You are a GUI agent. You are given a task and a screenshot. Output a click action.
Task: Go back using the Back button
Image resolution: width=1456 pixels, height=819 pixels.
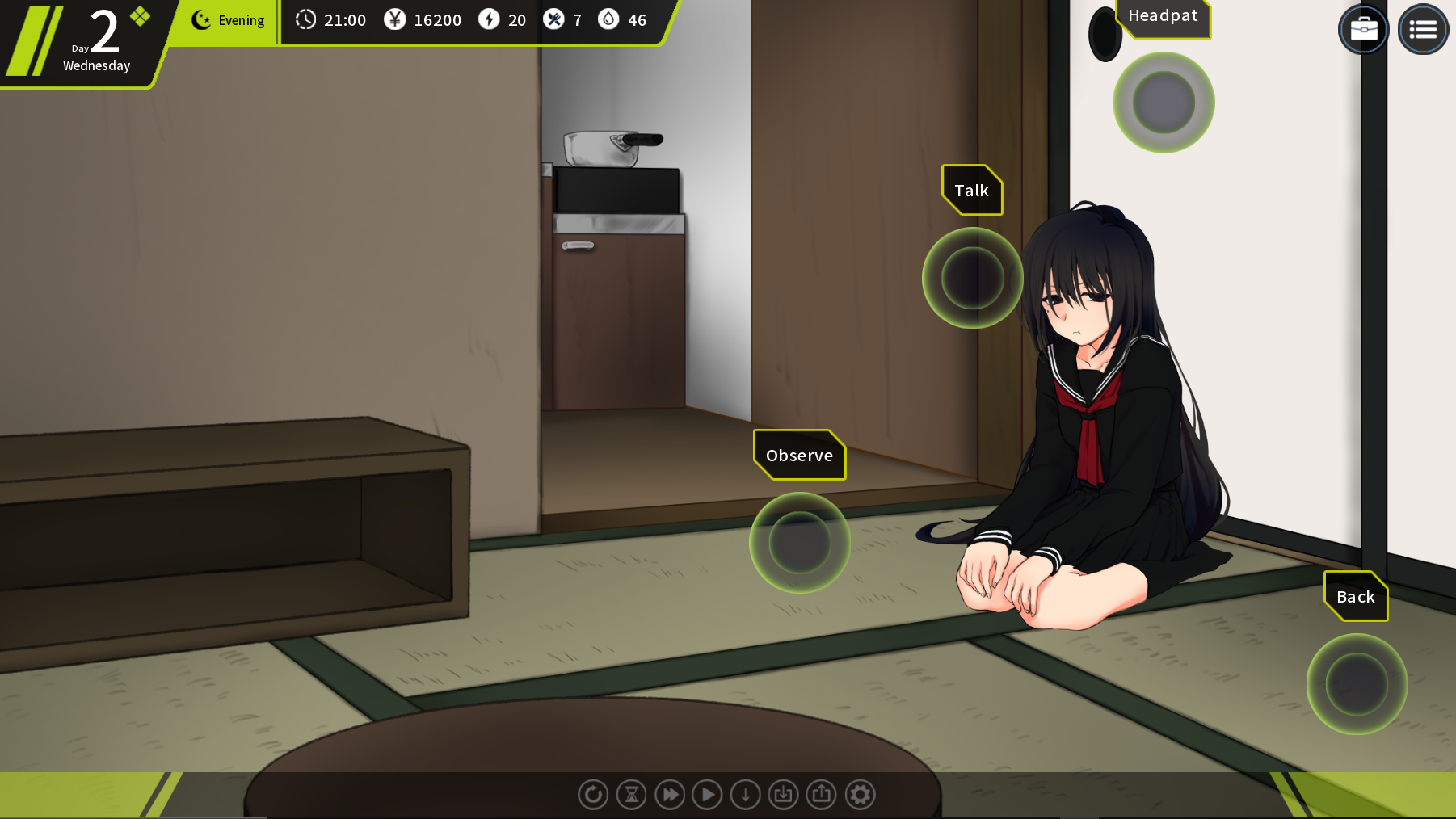[1357, 684]
